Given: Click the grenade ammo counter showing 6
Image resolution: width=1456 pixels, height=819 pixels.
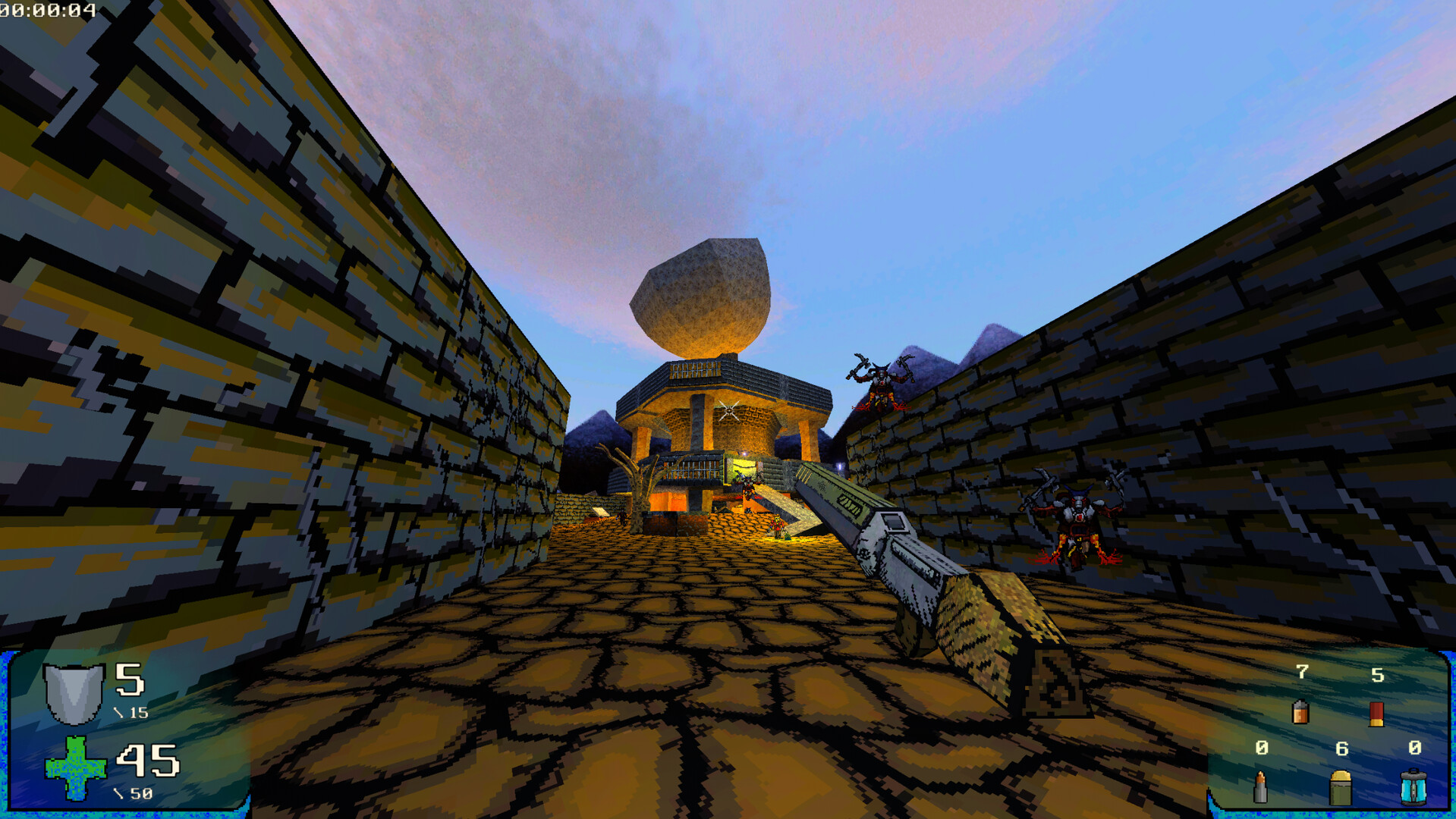Looking at the screenshot, I should click(x=1341, y=749).
